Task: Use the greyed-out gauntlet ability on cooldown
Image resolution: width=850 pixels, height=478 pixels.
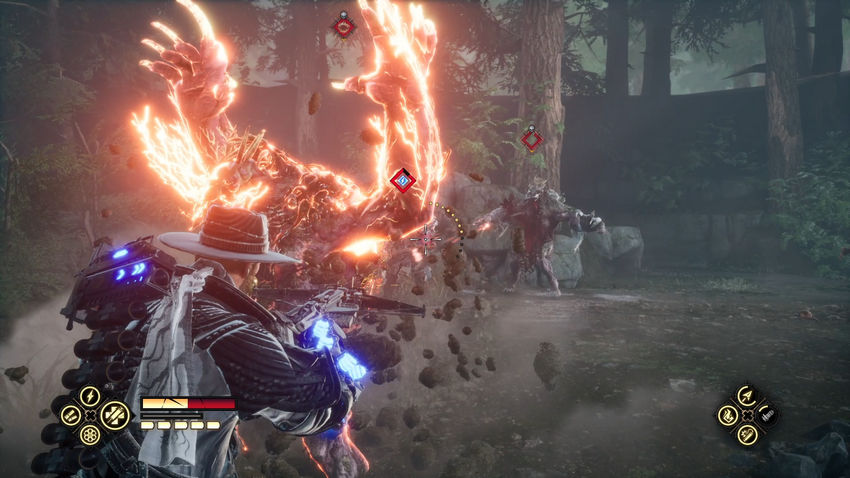Action: pos(767,414)
